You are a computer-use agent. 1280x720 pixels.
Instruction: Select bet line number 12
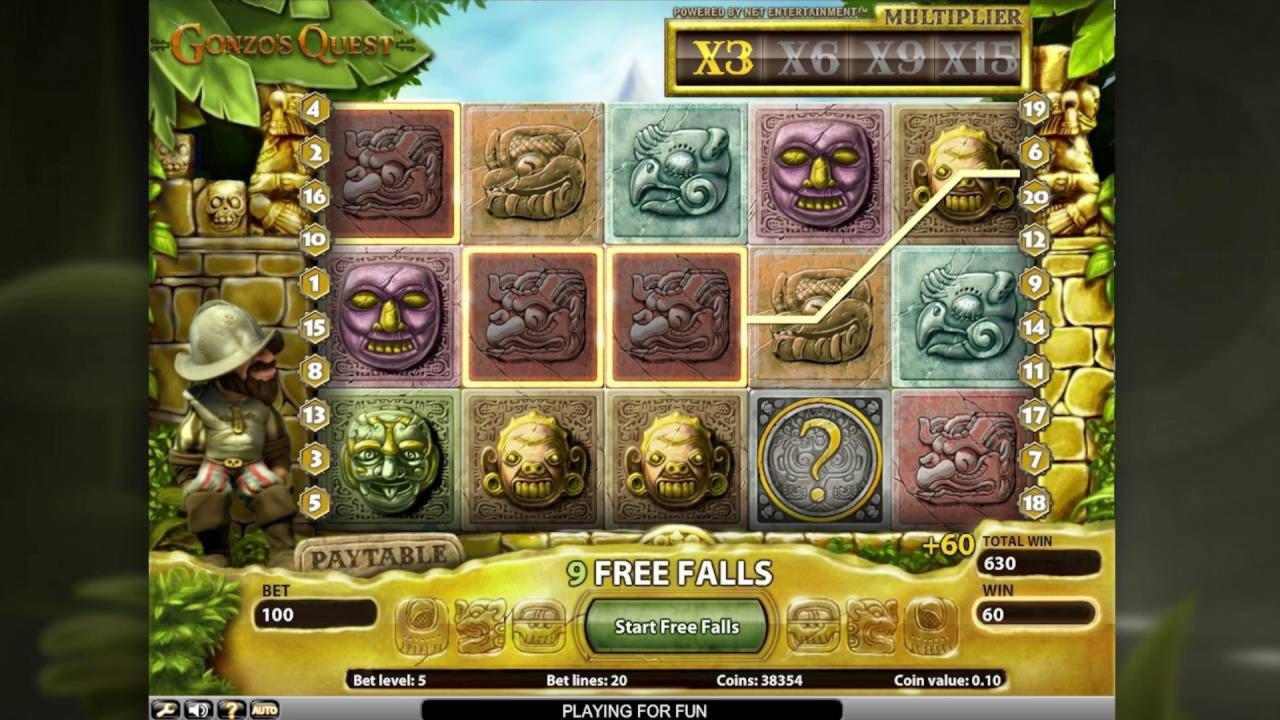[1034, 240]
